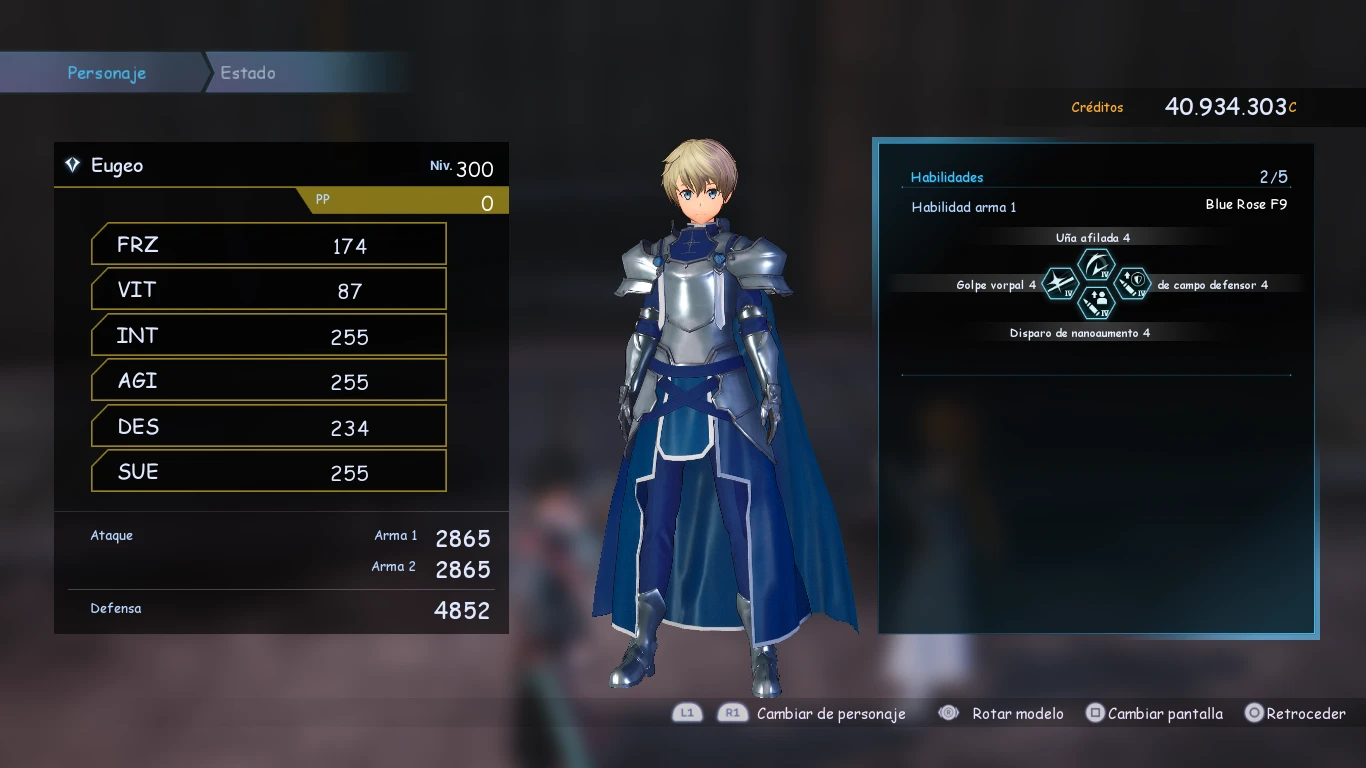Open the Estado tab
Image resolution: width=1366 pixels, height=768 pixels.
[248, 73]
